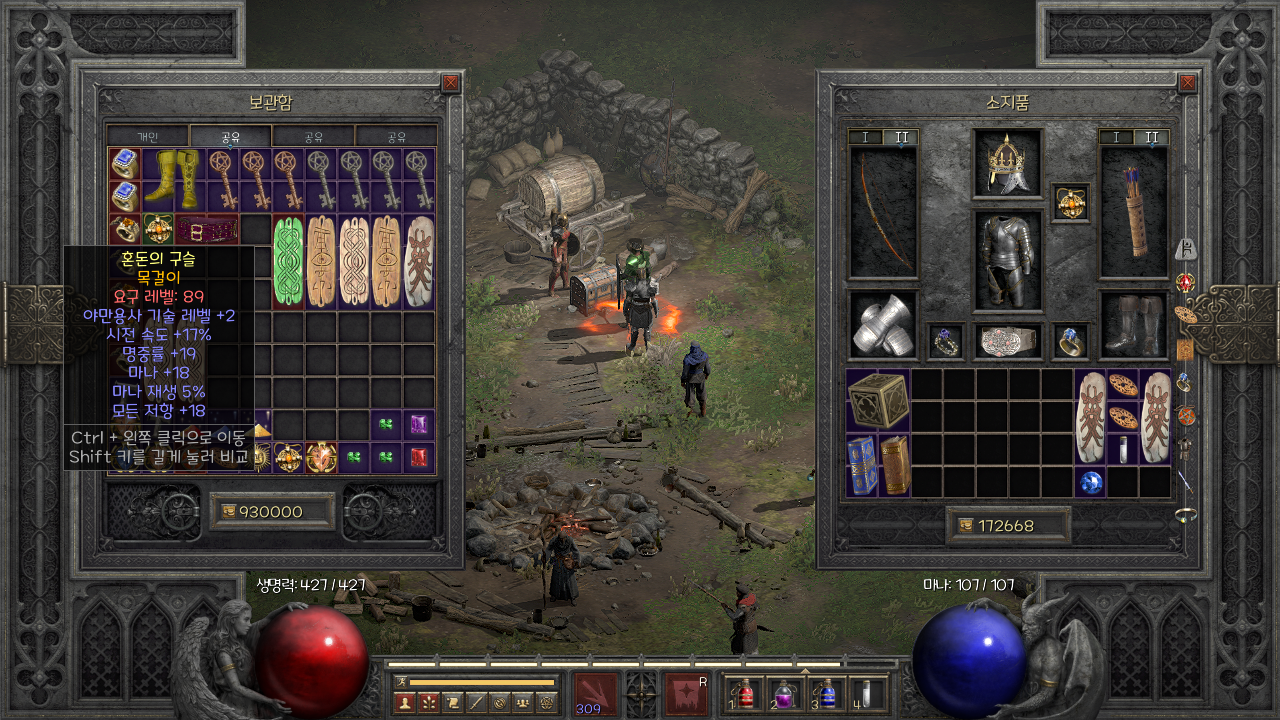Close the stash window

450,83
